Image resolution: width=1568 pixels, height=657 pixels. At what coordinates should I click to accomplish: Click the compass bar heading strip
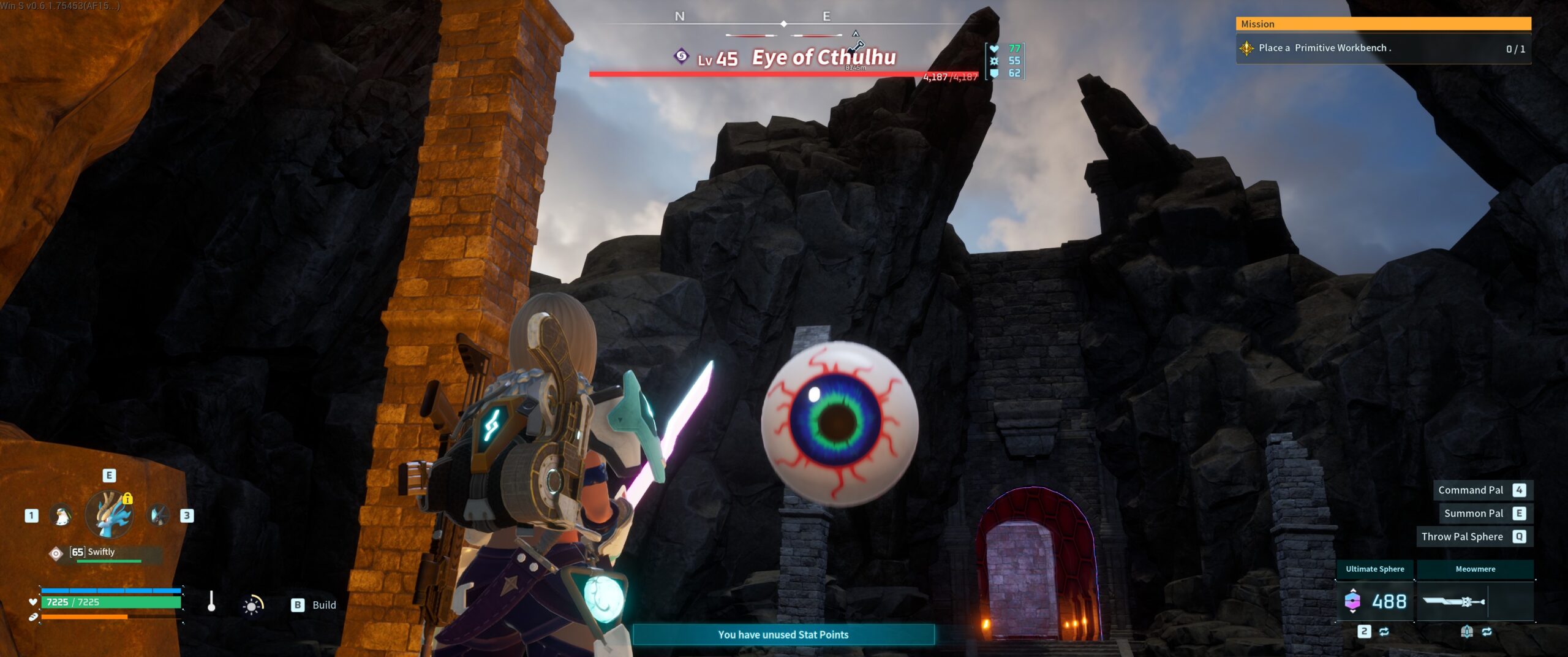pyautogui.click(x=783, y=24)
